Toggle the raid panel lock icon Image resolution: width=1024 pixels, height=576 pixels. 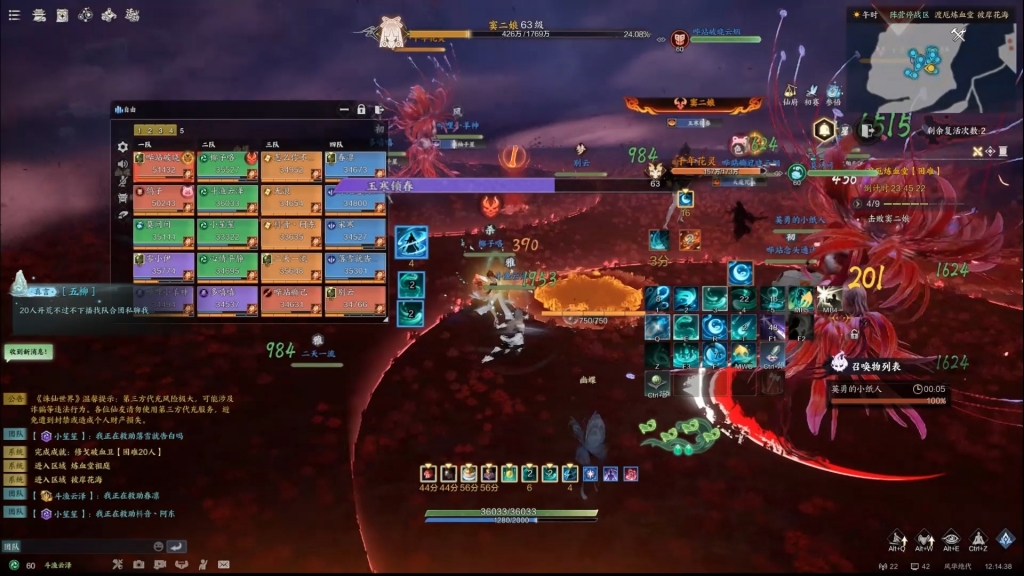(x=361, y=109)
